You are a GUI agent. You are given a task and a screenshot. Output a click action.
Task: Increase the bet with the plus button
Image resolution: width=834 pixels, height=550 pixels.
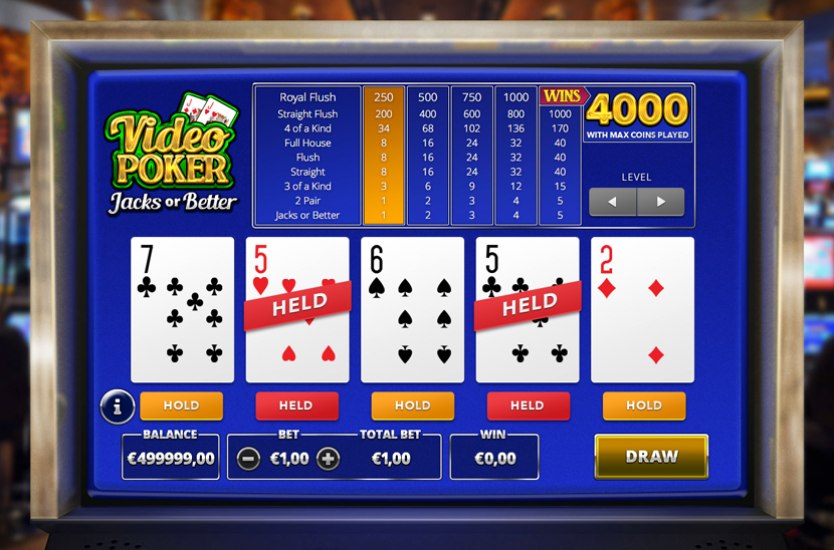pos(327,459)
